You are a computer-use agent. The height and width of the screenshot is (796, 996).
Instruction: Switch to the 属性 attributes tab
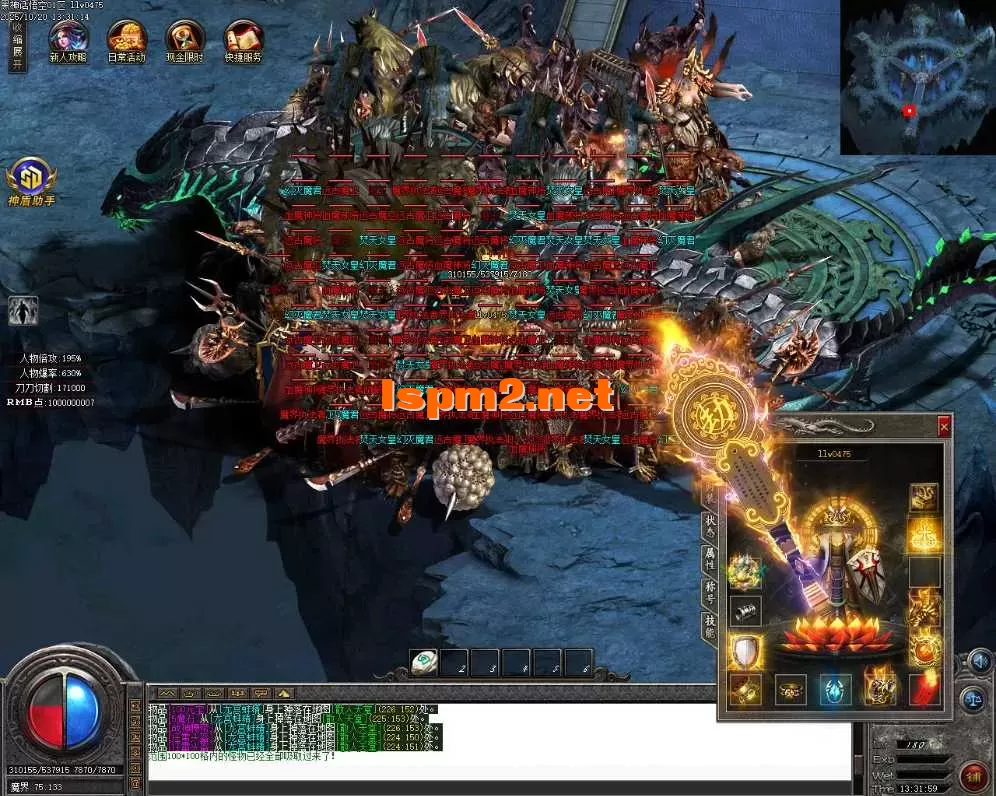710,560
